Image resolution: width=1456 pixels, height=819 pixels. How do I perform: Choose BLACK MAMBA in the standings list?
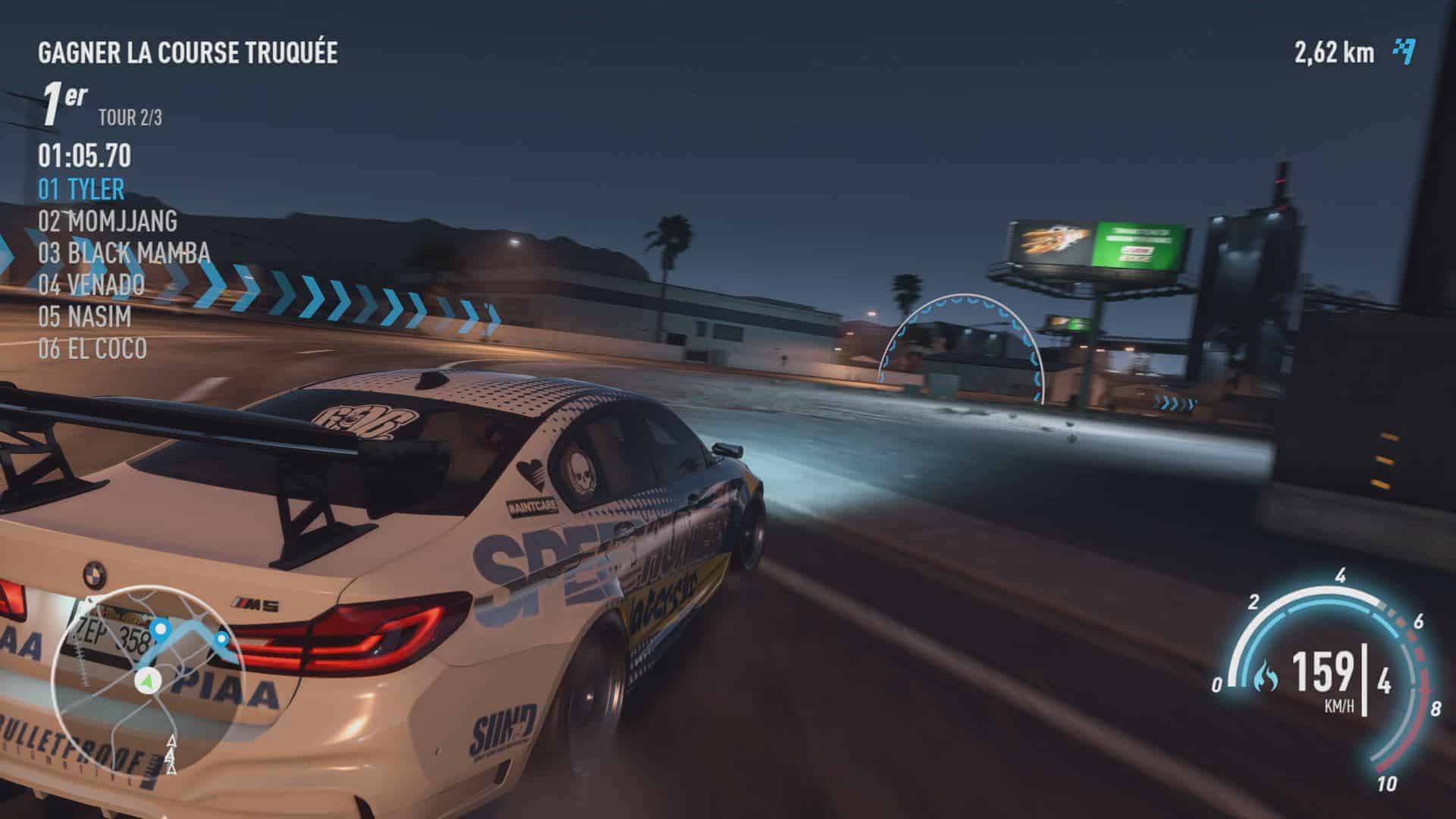124,253
